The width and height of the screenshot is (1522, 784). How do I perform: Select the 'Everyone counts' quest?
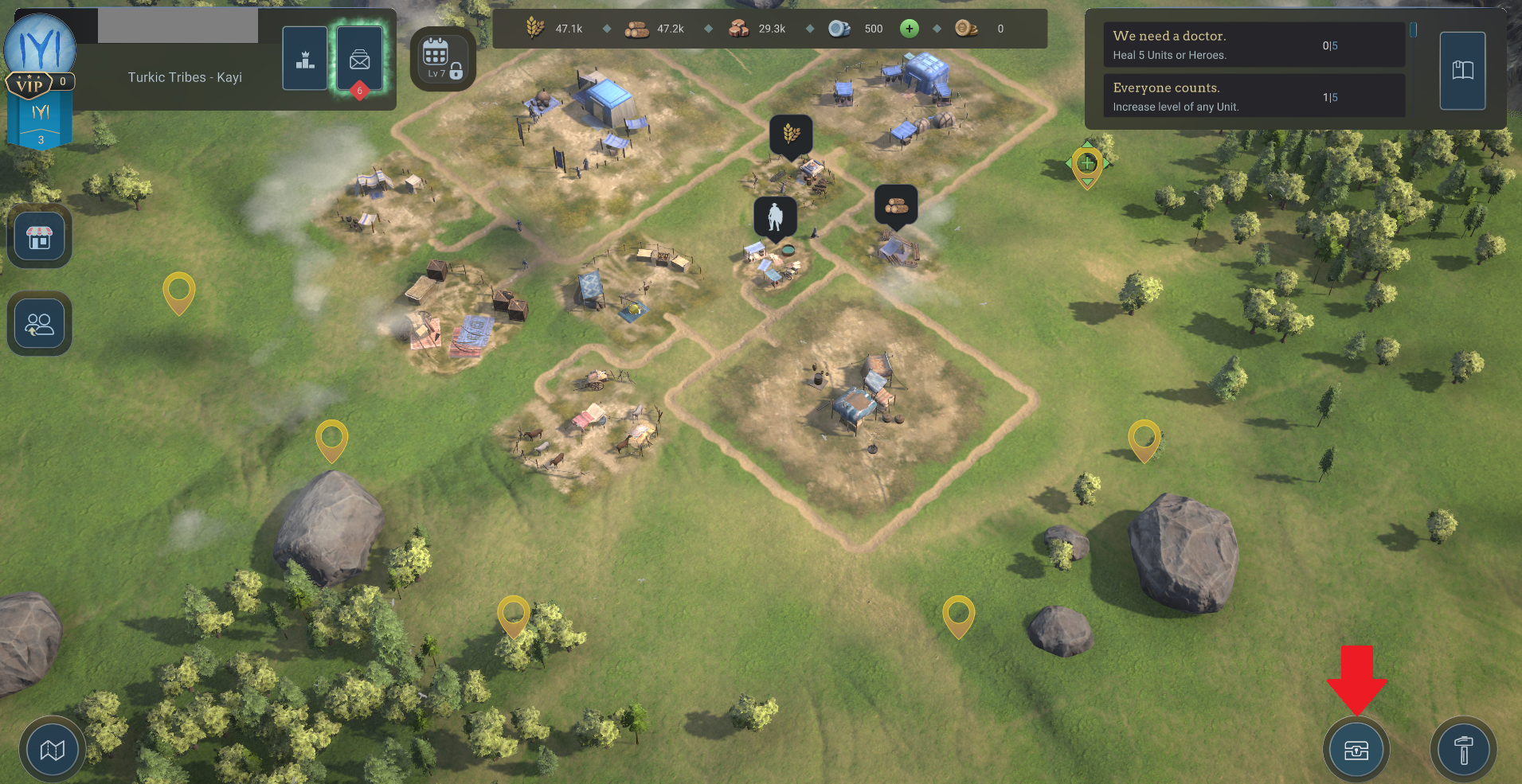(1253, 96)
